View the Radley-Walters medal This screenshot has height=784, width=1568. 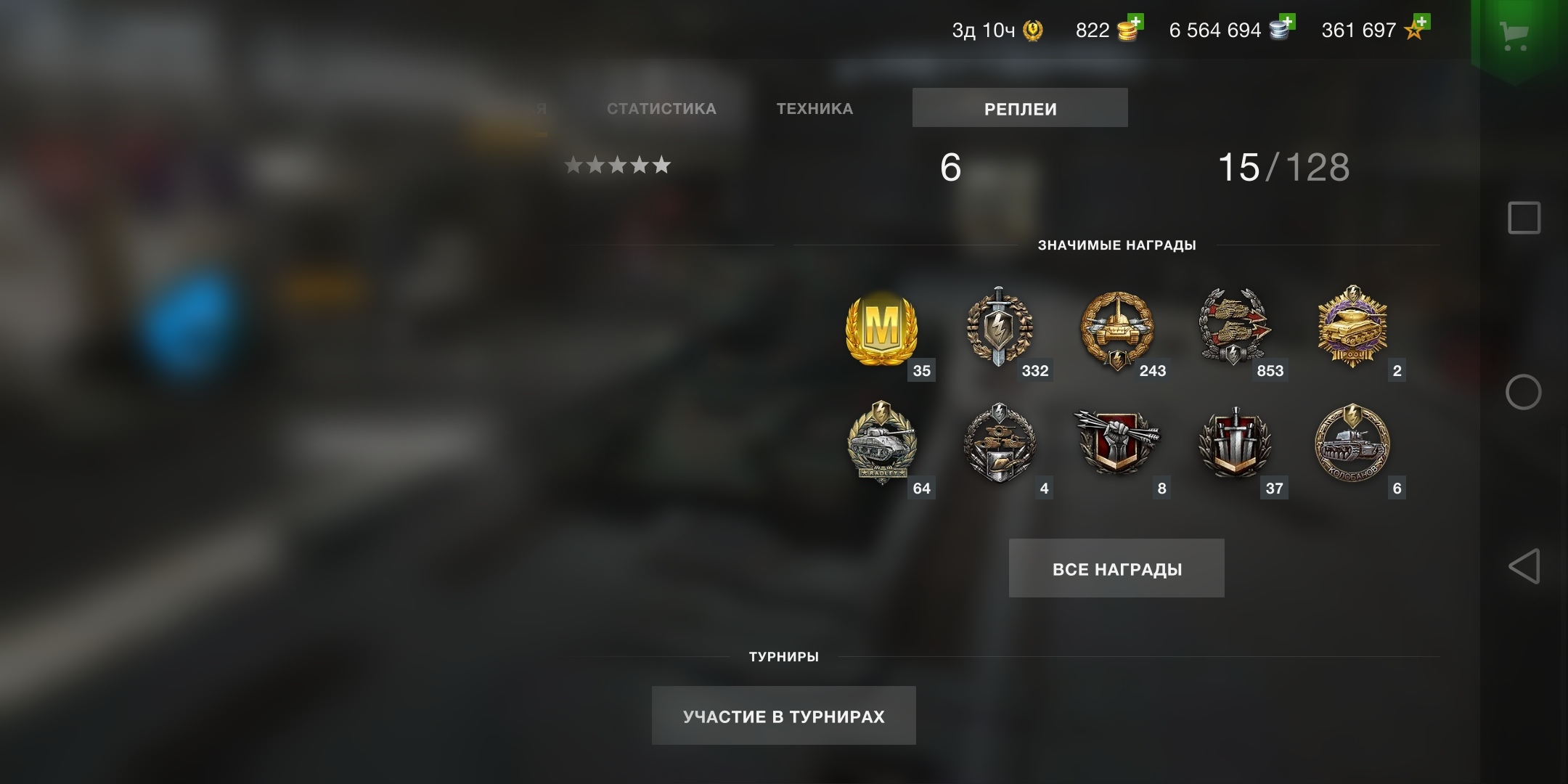pos(882,443)
